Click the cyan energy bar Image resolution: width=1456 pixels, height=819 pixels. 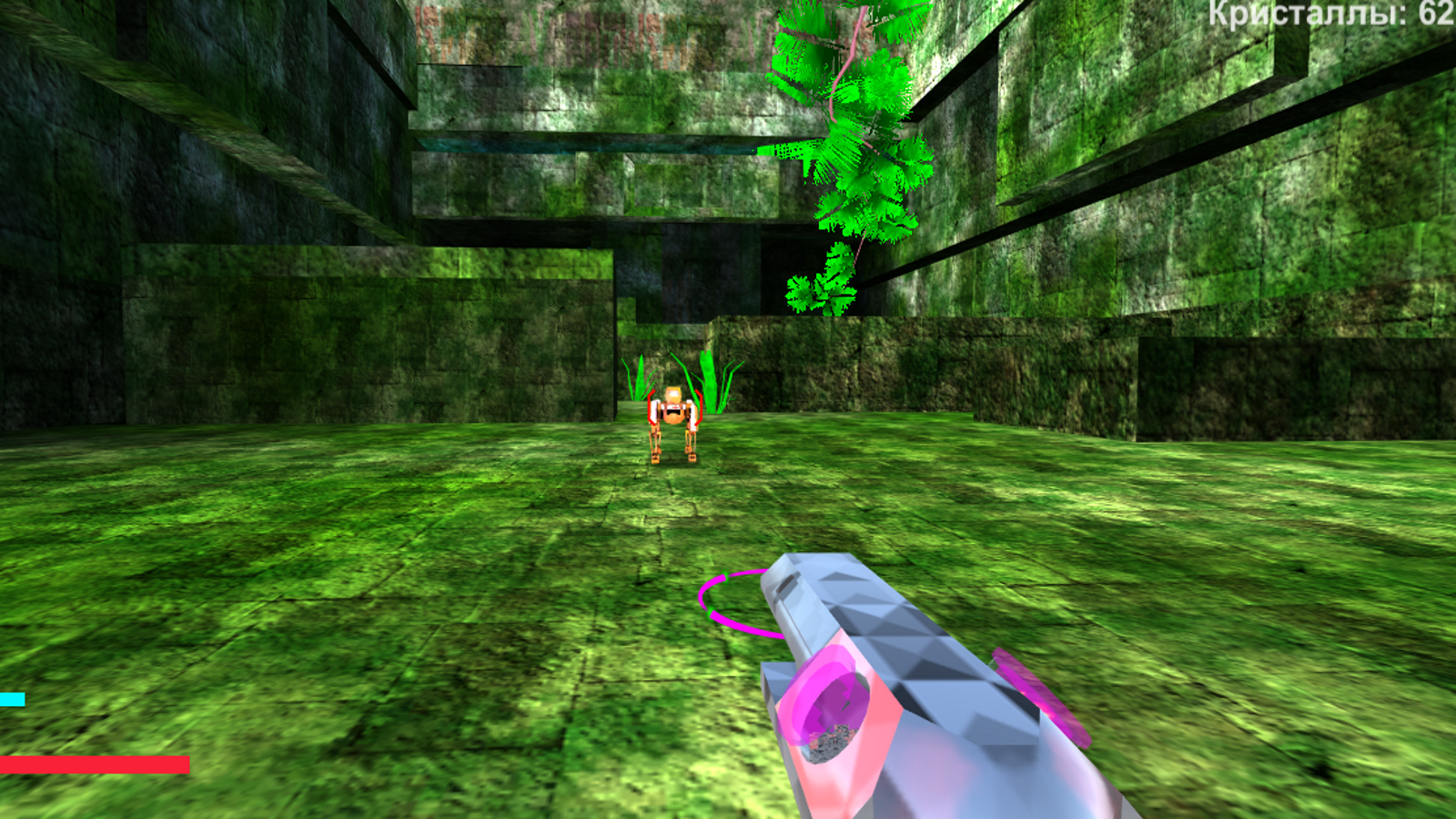[x=11, y=698]
